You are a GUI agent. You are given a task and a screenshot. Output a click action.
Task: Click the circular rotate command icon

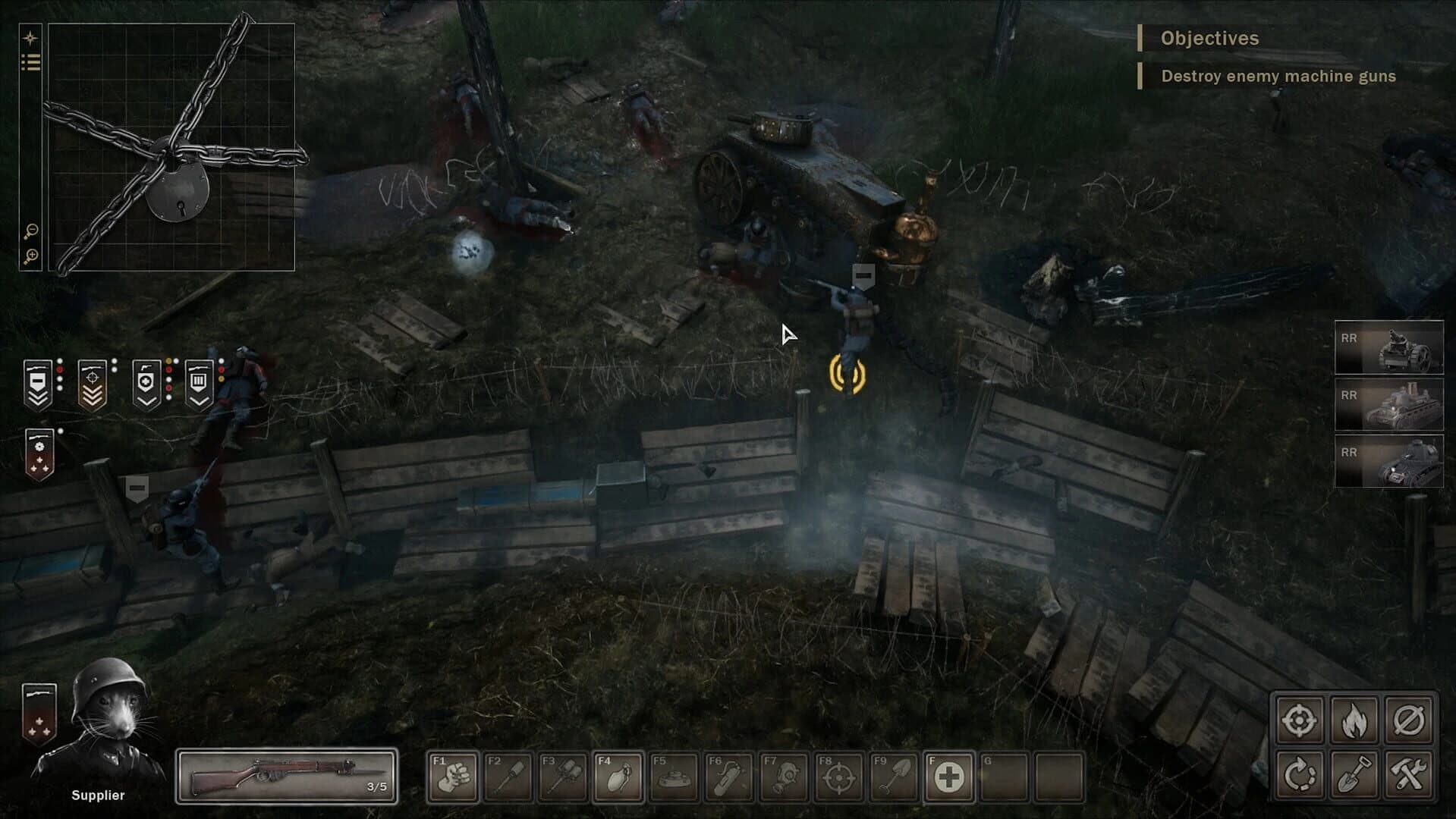click(1299, 774)
